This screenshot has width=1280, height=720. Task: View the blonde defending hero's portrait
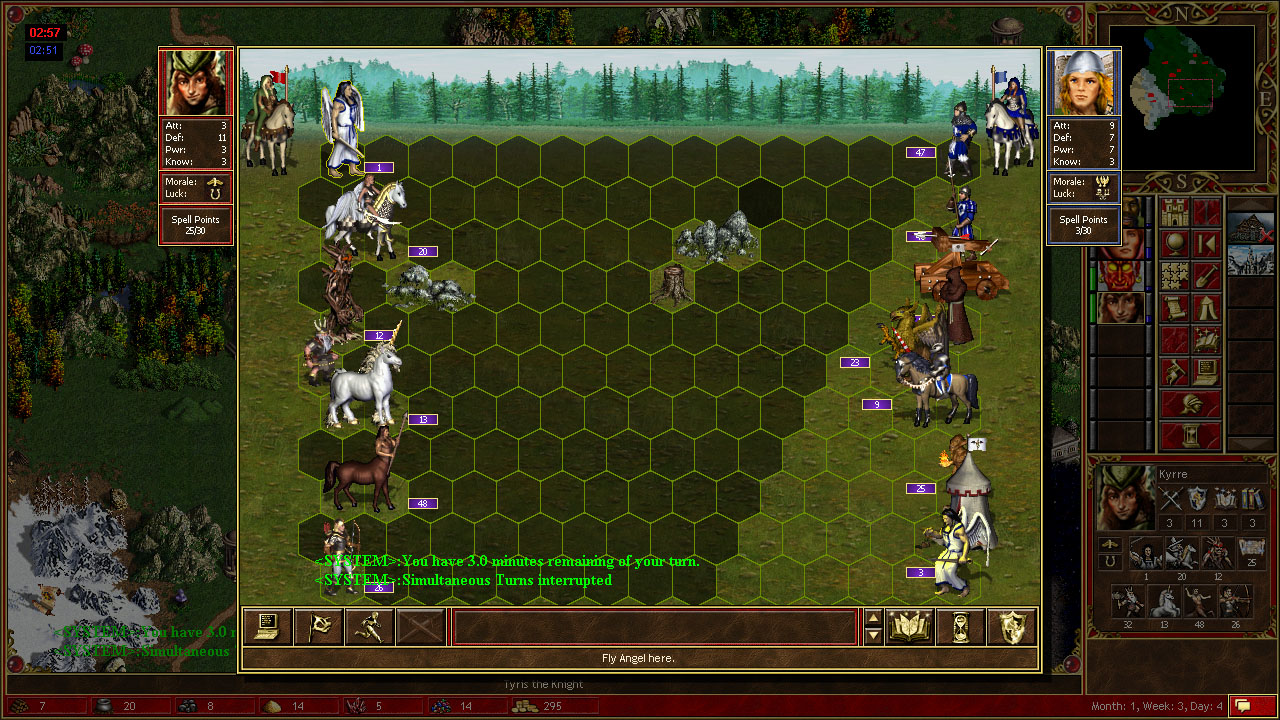click(1084, 83)
